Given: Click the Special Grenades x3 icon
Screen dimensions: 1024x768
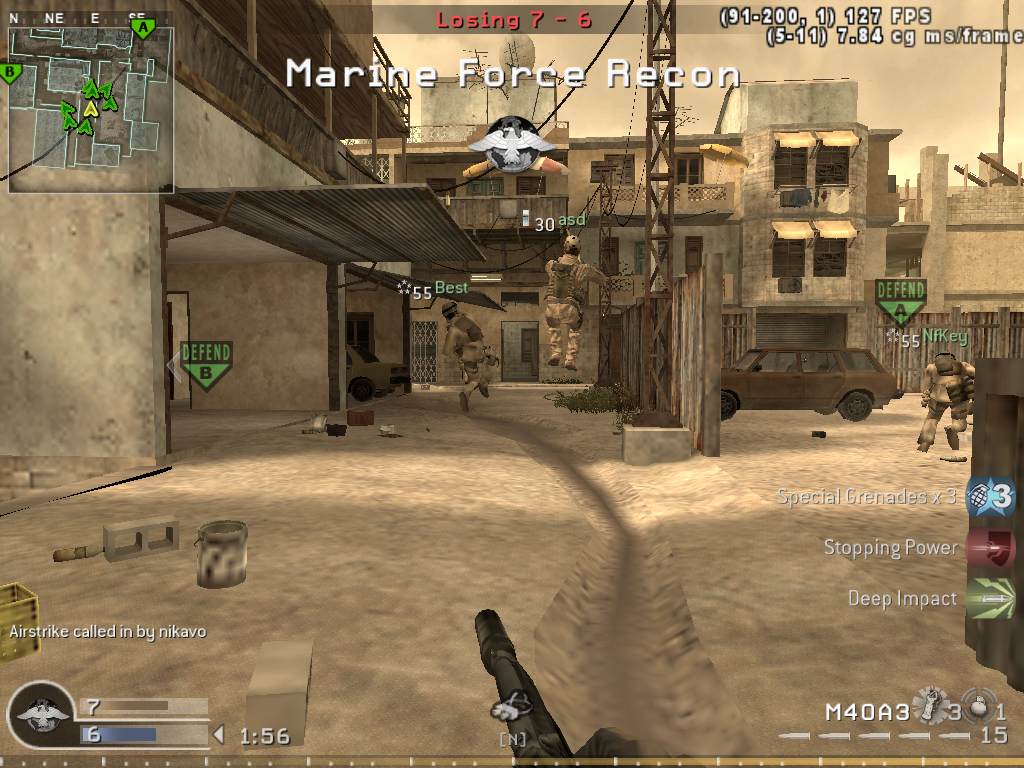Looking at the screenshot, I should [x=991, y=496].
